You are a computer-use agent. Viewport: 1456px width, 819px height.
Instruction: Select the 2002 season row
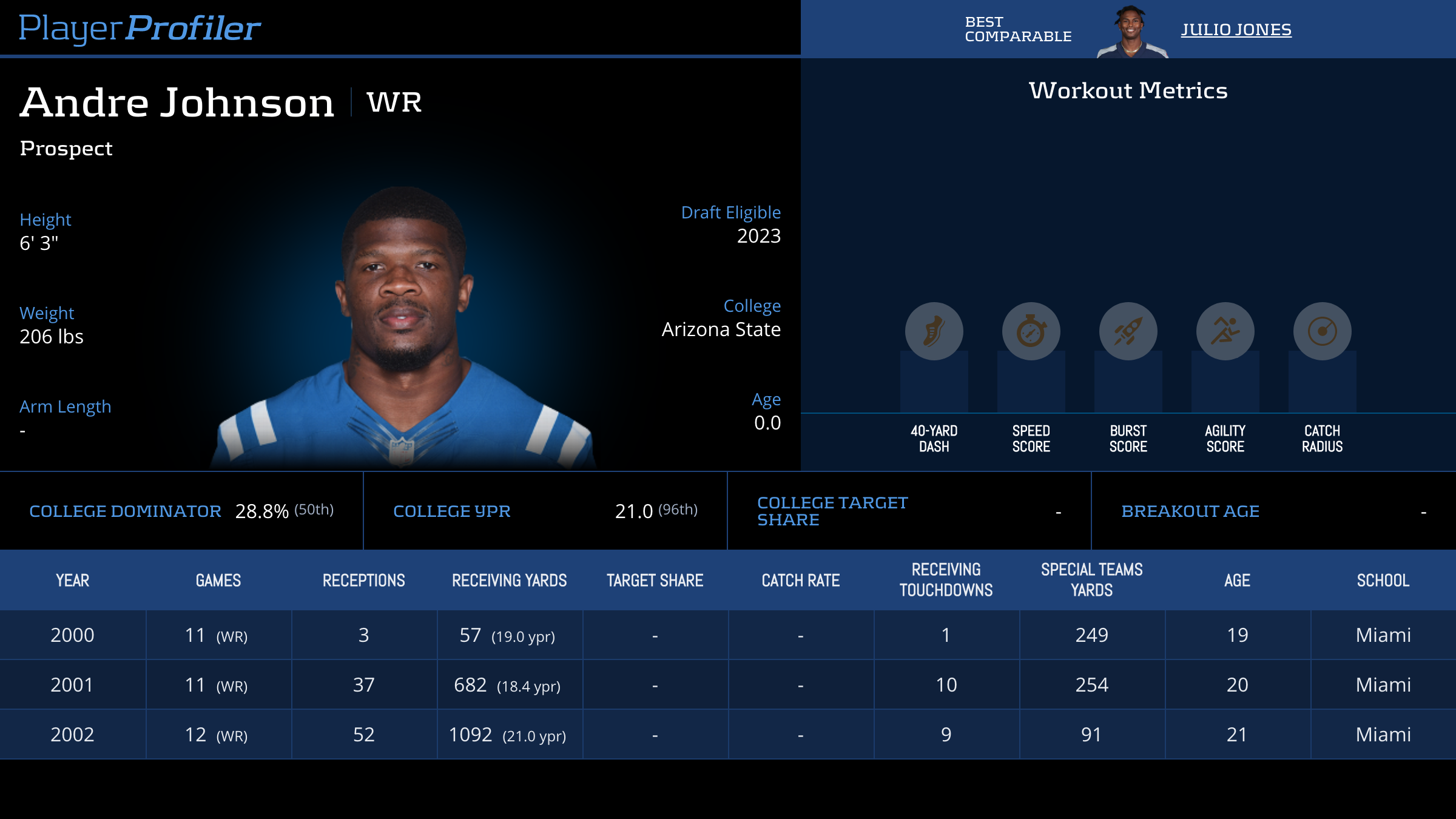click(728, 734)
